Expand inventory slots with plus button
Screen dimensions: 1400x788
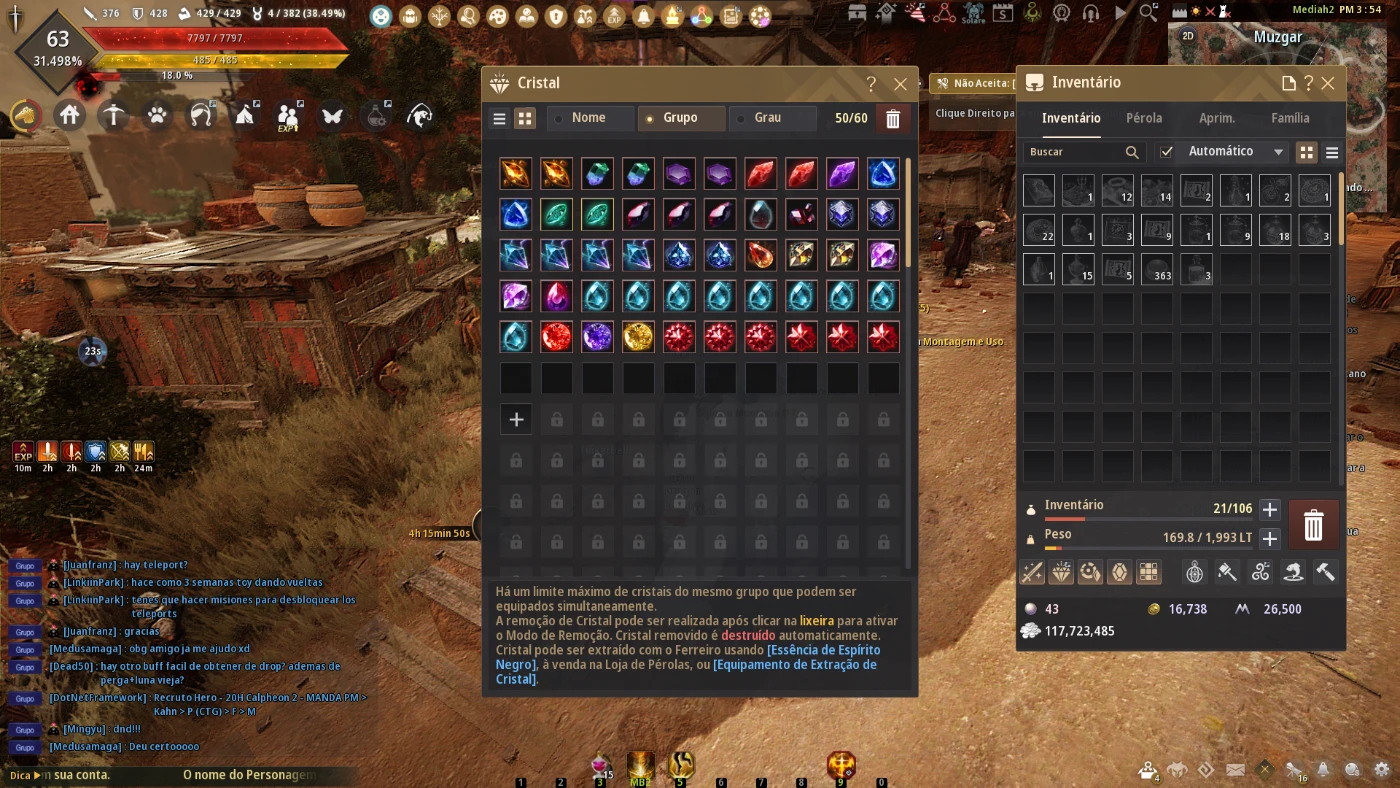1269,509
